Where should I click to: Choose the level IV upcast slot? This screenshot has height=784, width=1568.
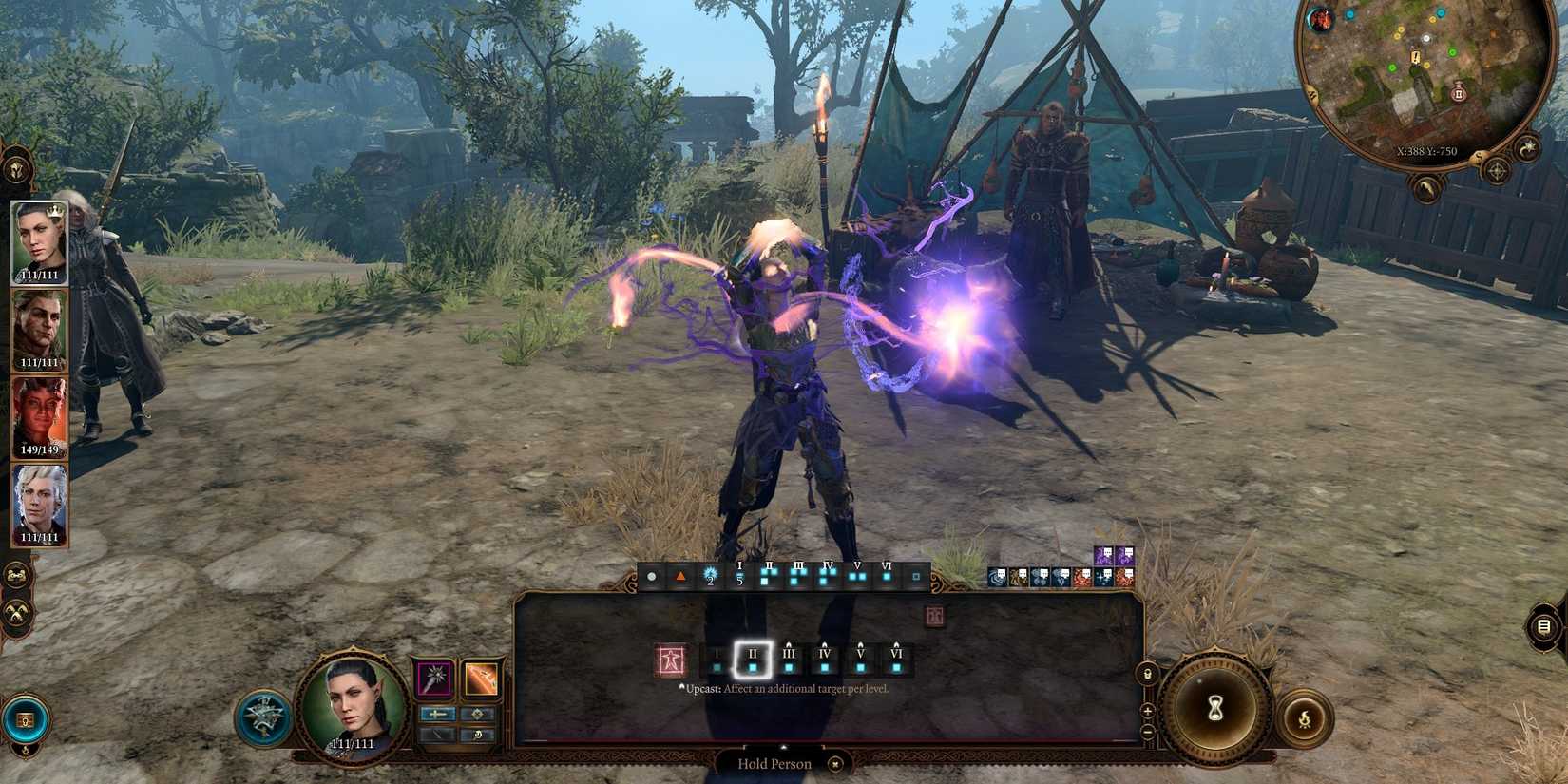pos(825,660)
